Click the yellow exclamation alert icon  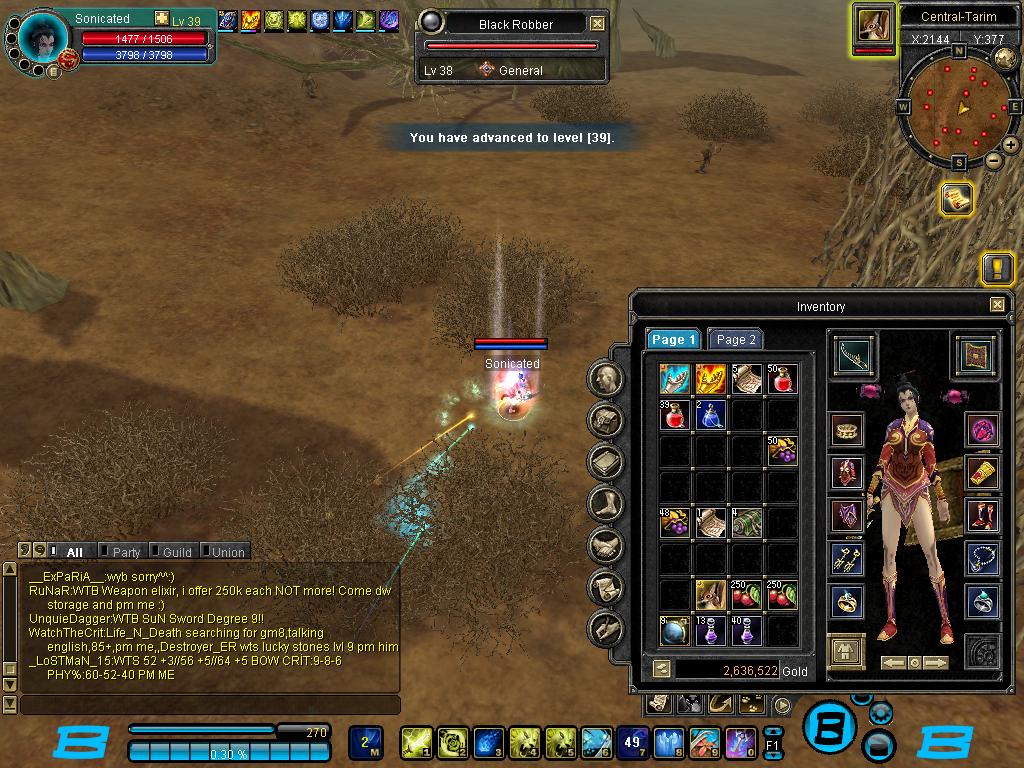point(997,268)
